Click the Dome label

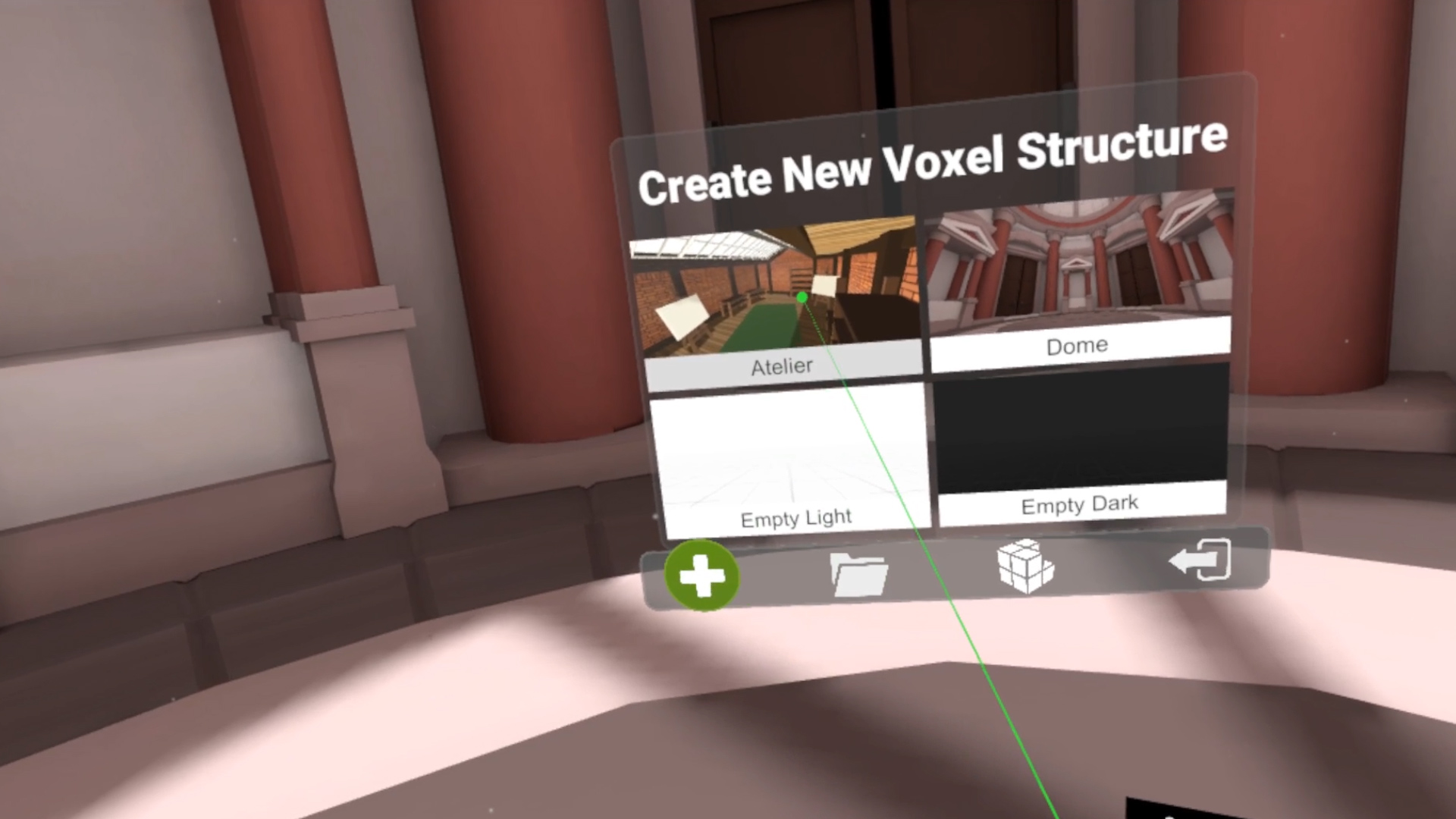point(1075,345)
